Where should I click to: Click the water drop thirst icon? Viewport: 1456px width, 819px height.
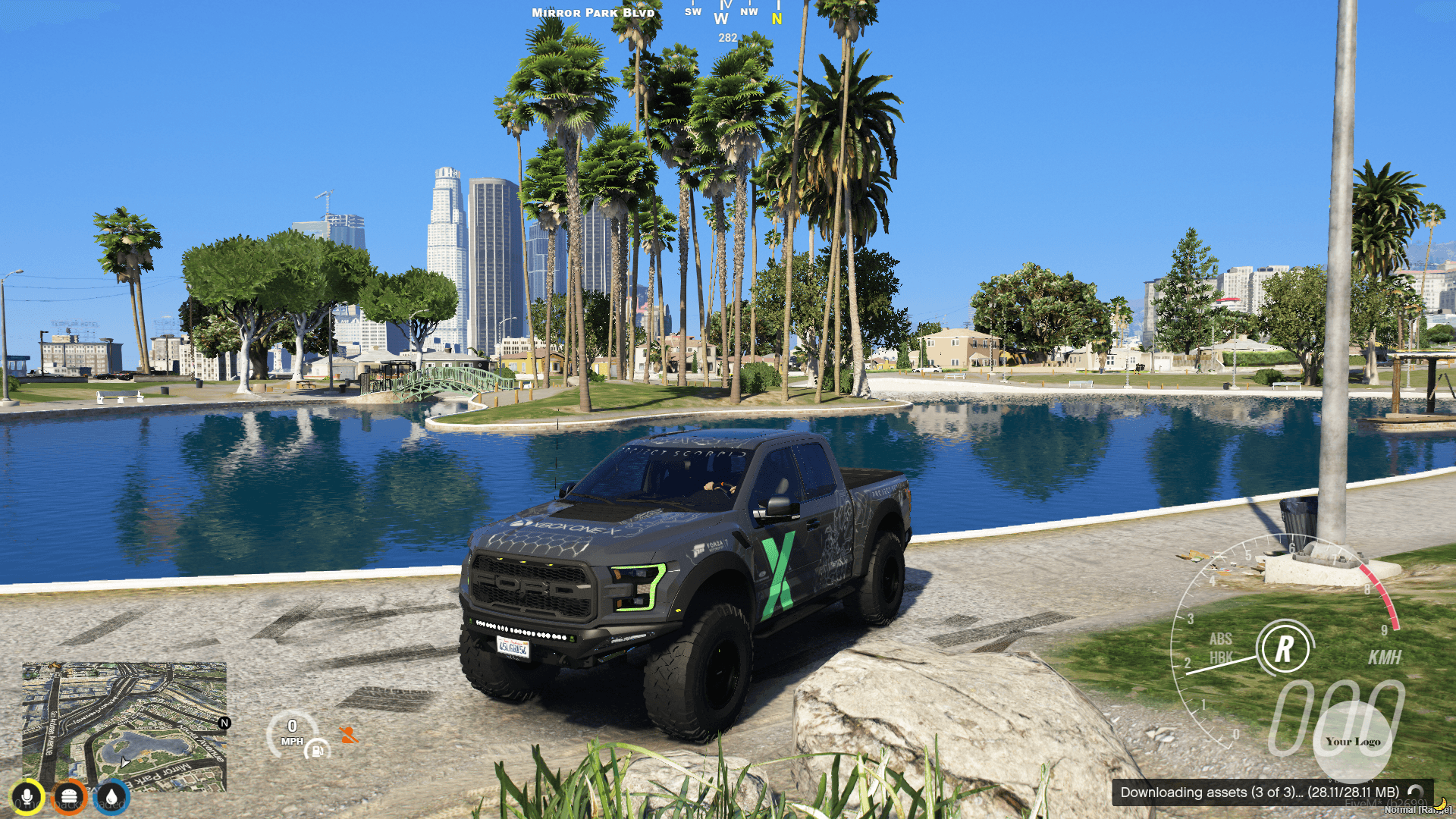(x=111, y=795)
